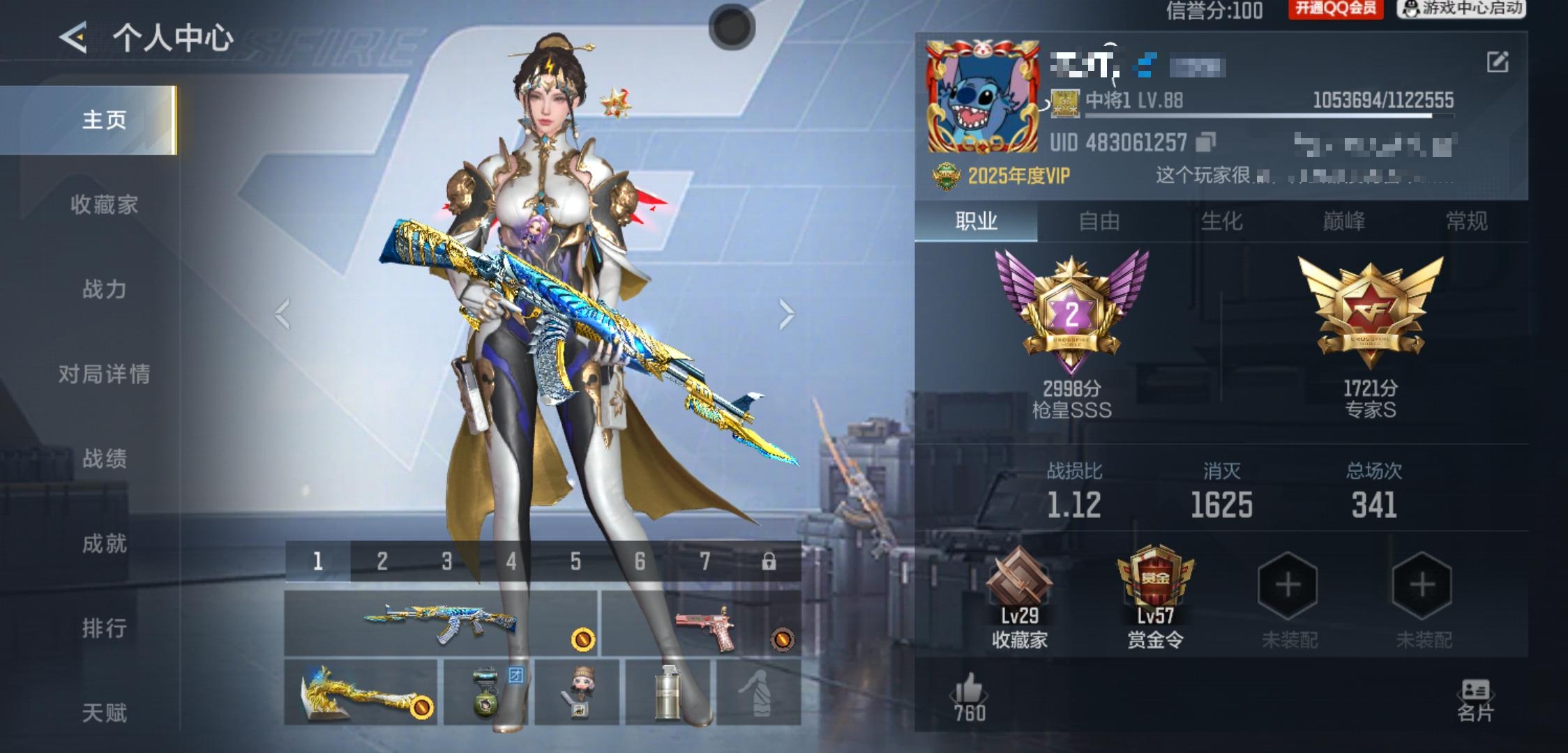Viewport: 1568px width, 753px height.
Task: Open the 名片 name card
Action: (x=1475, y=699)
